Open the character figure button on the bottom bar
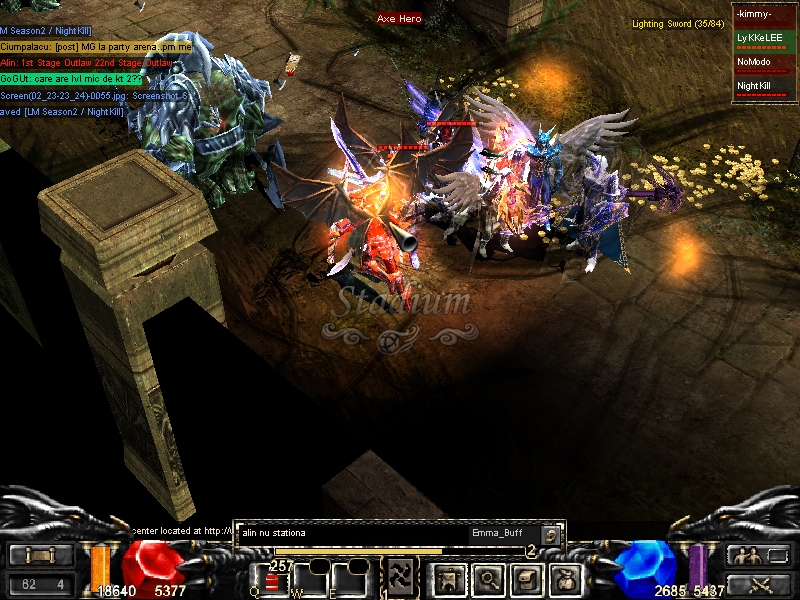This screenshot has width=800, height=600. tap(445, 579)
